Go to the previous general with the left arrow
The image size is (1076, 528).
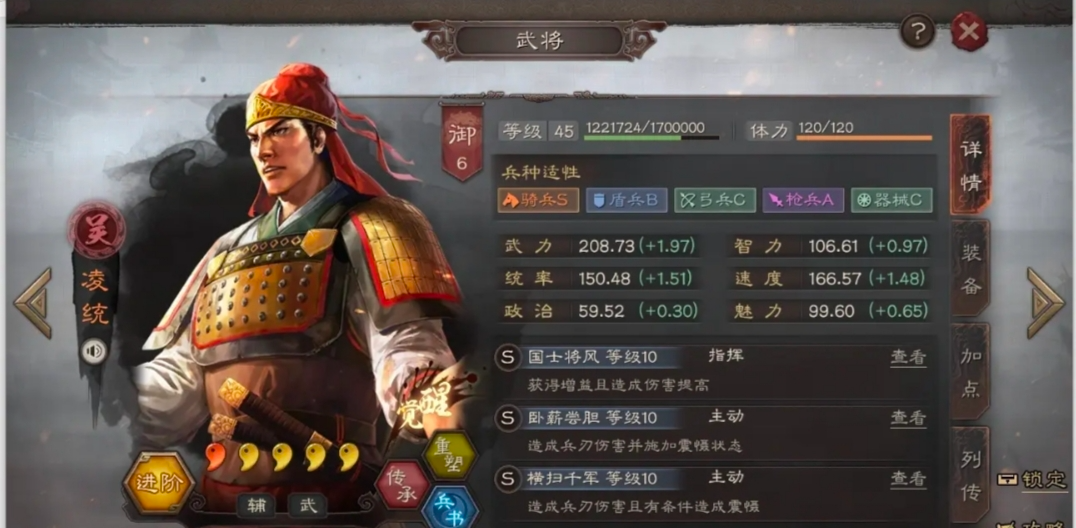32,302
